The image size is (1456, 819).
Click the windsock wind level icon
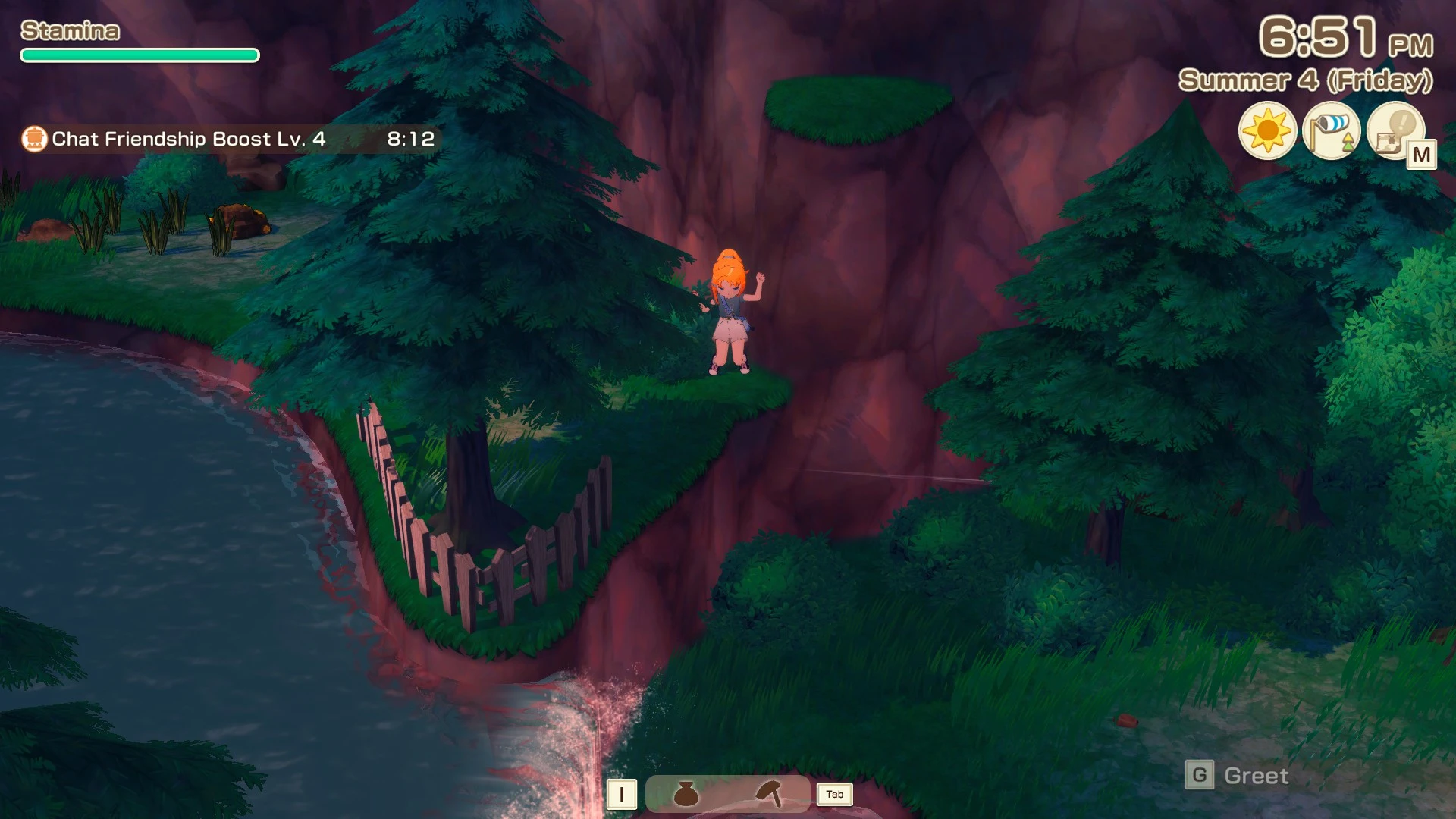tap(1331, 131)
